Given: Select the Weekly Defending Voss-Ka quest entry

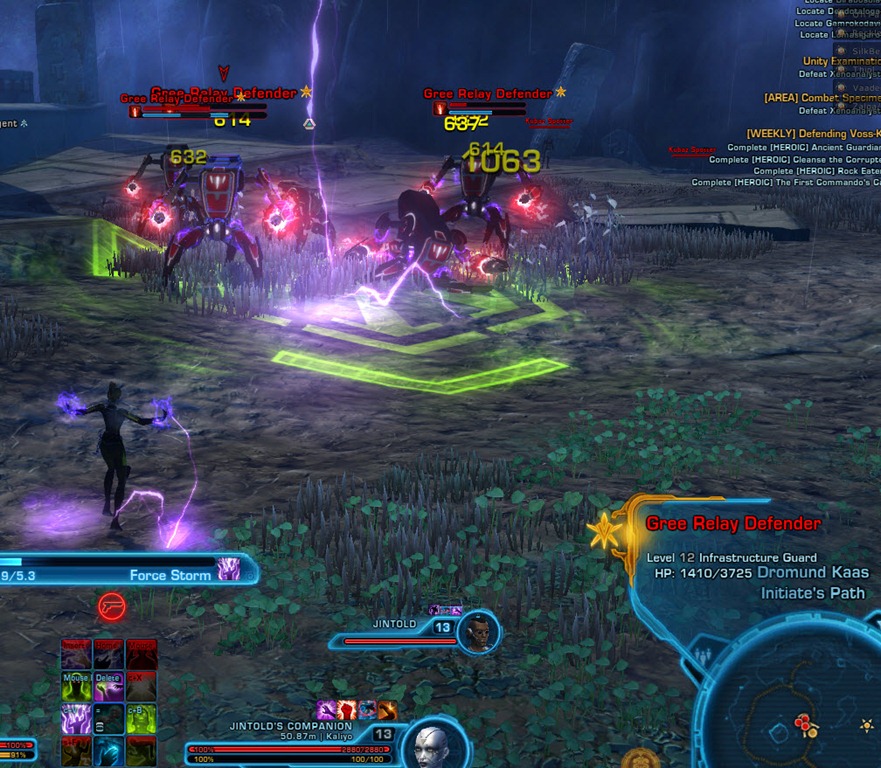Looking at the screenshot, I should point(812,133).
